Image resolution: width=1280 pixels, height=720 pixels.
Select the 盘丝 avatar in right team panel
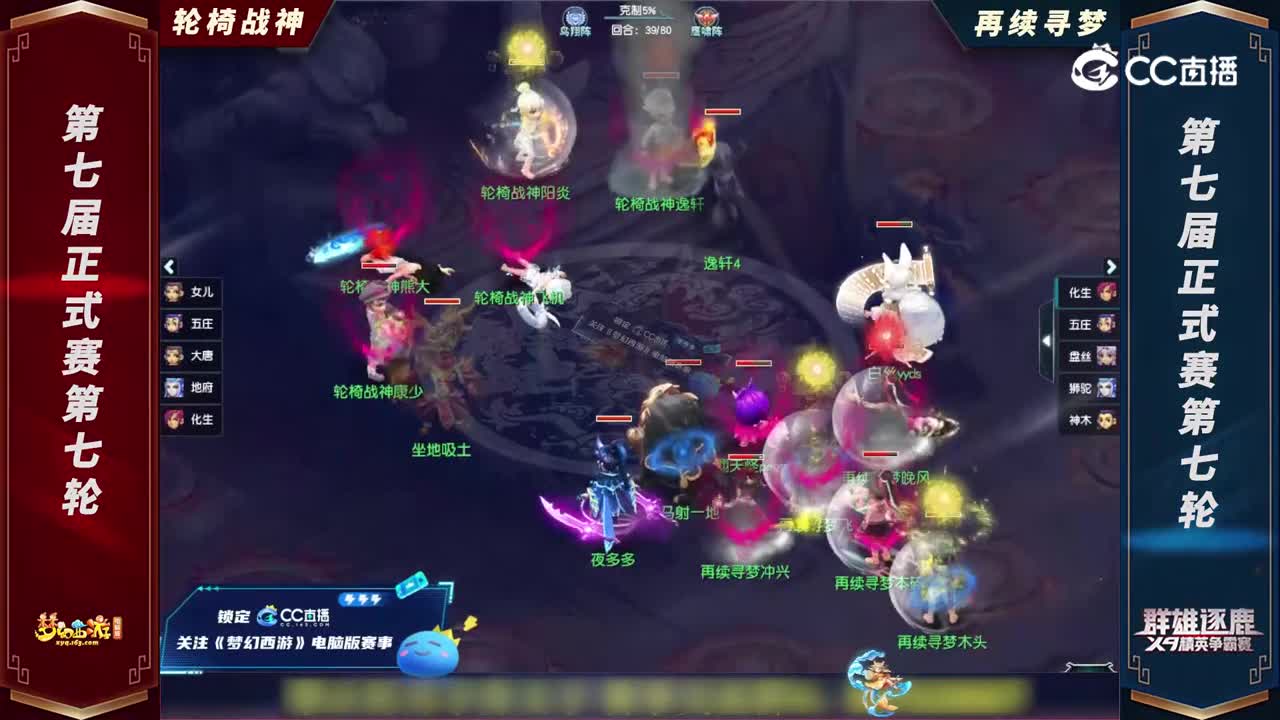coord(1088,355)
